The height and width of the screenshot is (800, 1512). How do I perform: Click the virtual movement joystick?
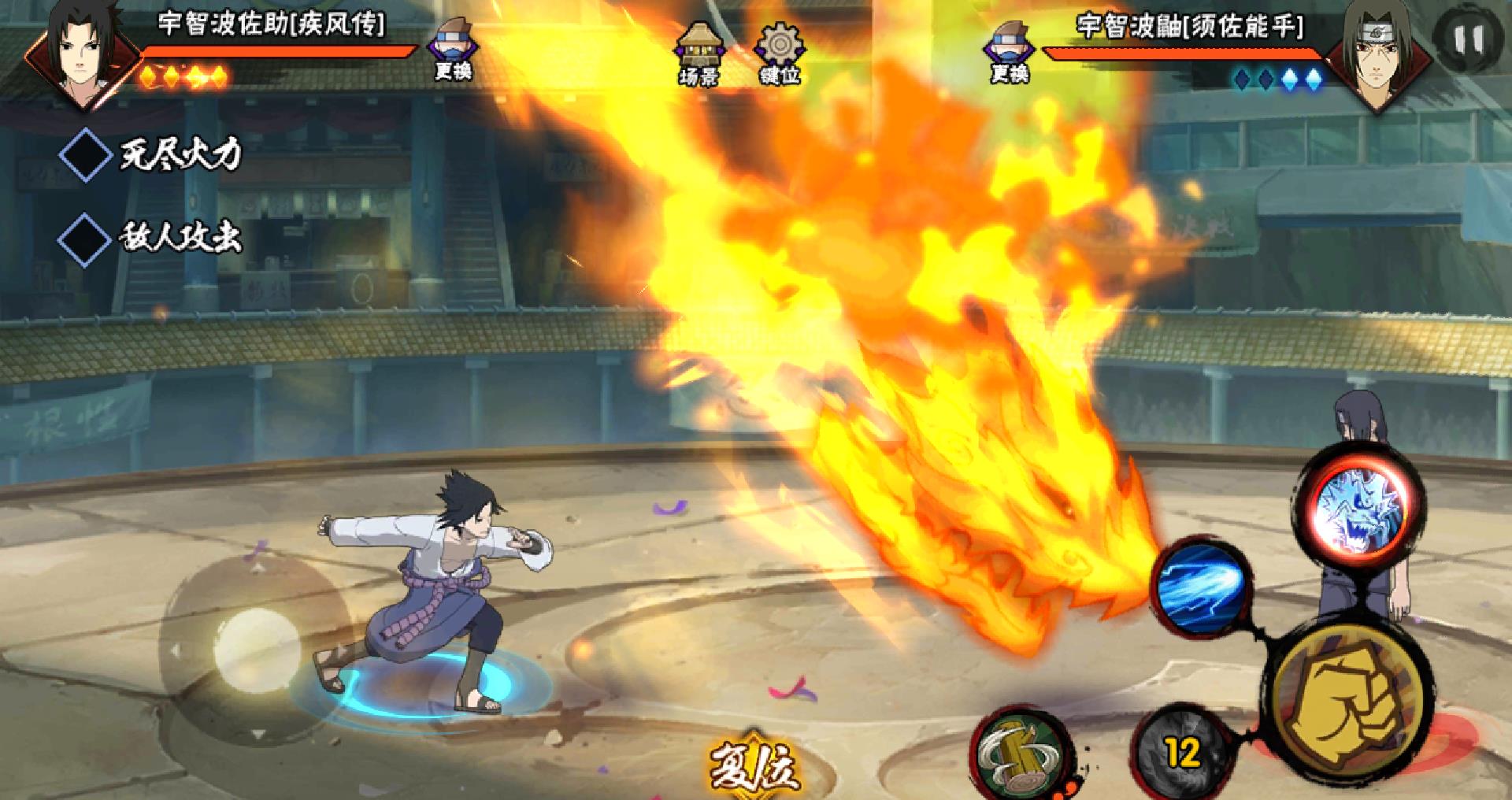(x=257, y=651)
